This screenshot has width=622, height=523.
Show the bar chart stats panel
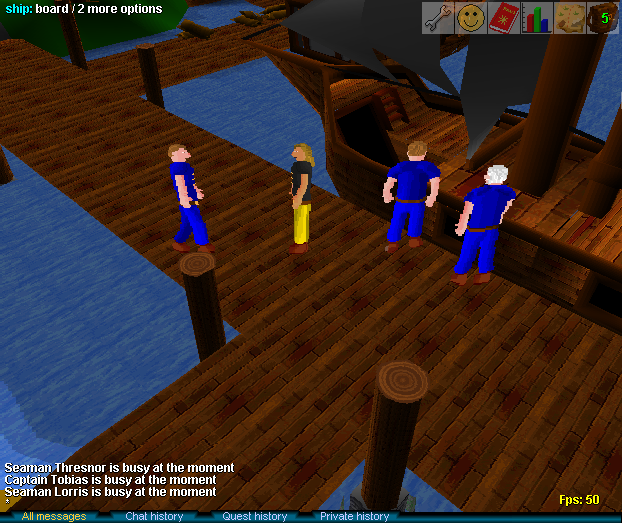tap(536, 17)
